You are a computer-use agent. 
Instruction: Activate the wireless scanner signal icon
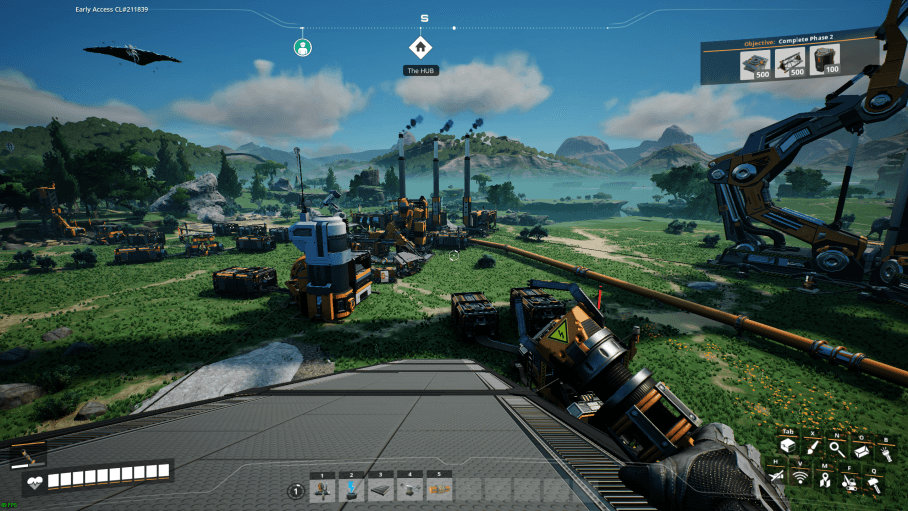801,478
